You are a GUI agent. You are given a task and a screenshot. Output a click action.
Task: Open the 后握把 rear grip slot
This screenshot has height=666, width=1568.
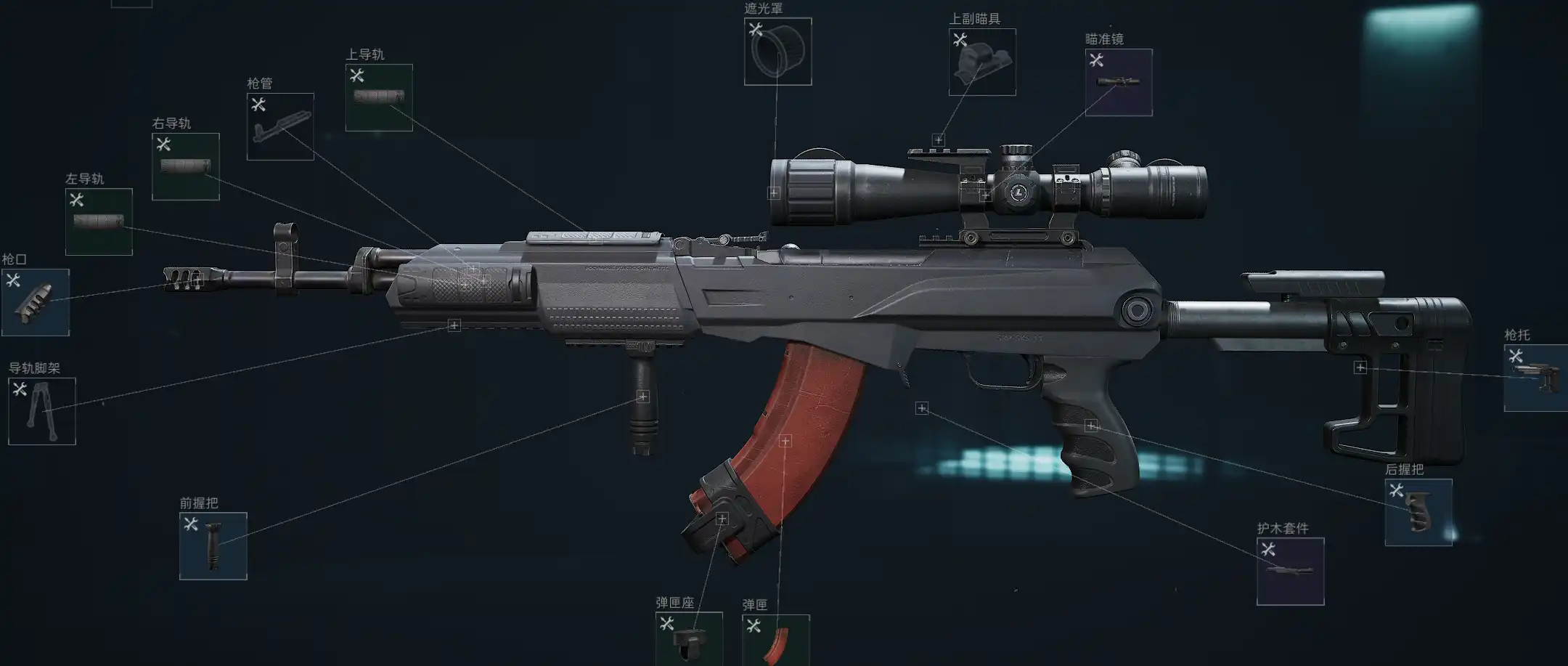coord(1418,512)
